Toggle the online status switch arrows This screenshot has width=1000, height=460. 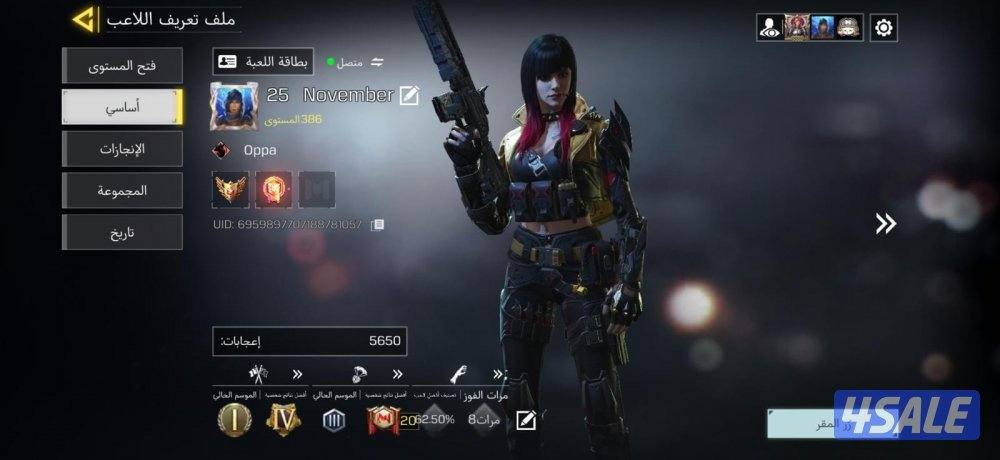[377, 62]
